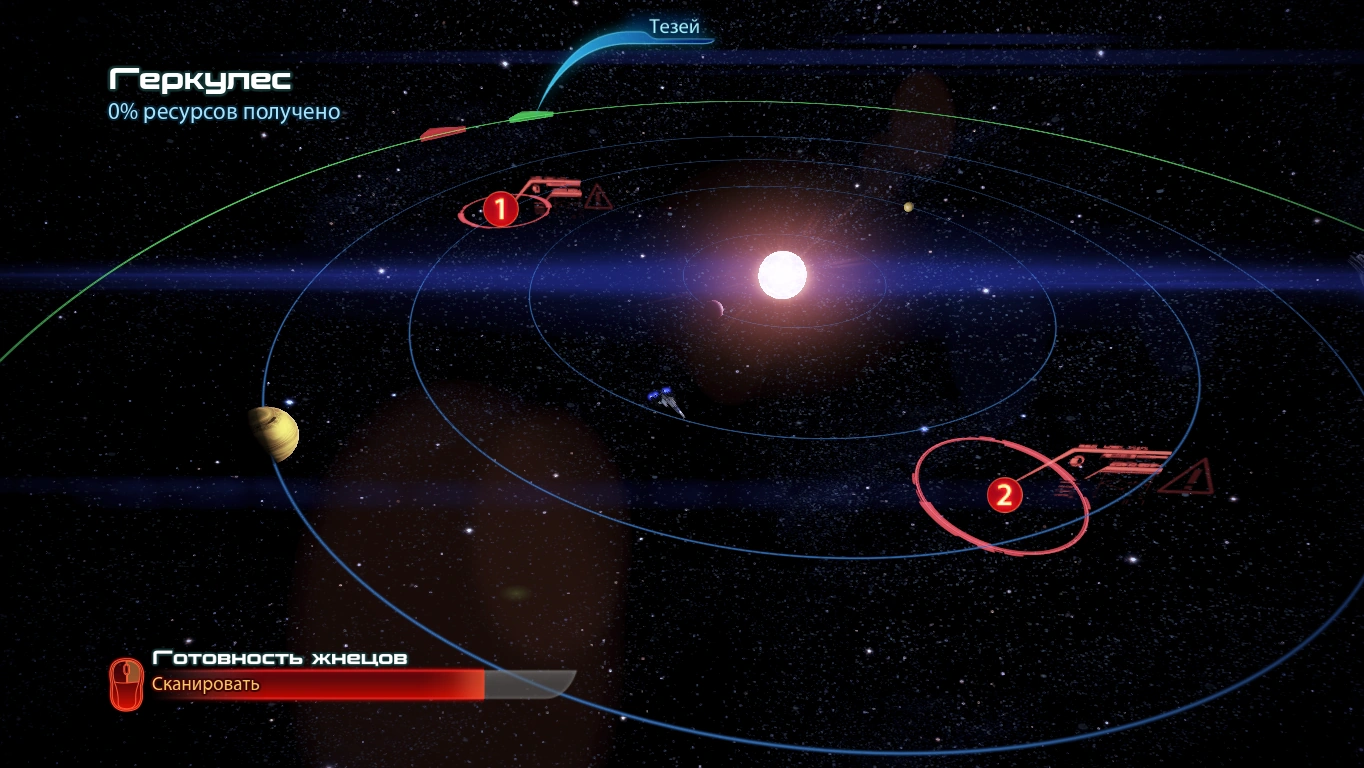
Task: Select the green Тезей exit marker on the orbit
Action: 530,117
